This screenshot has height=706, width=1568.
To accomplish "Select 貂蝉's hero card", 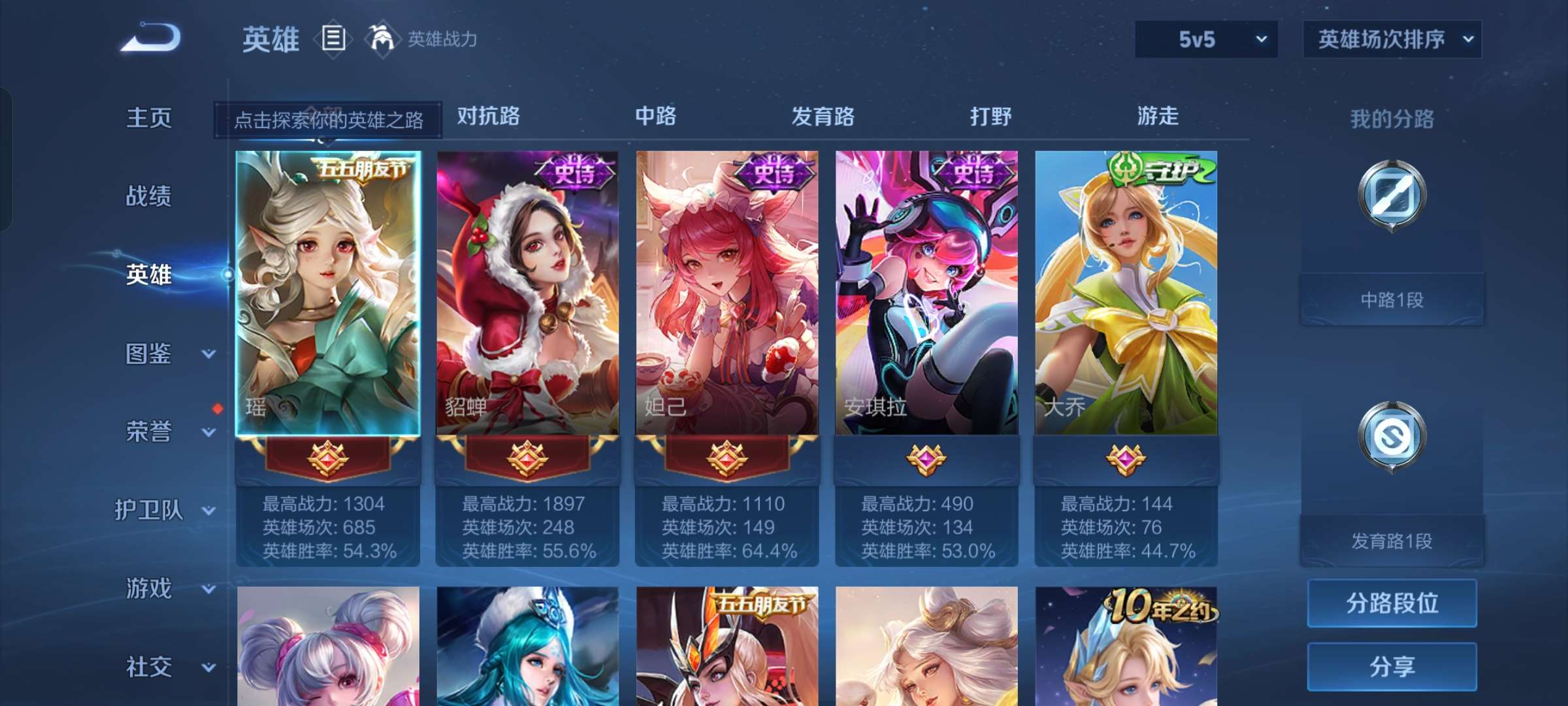I will point(529,294).
